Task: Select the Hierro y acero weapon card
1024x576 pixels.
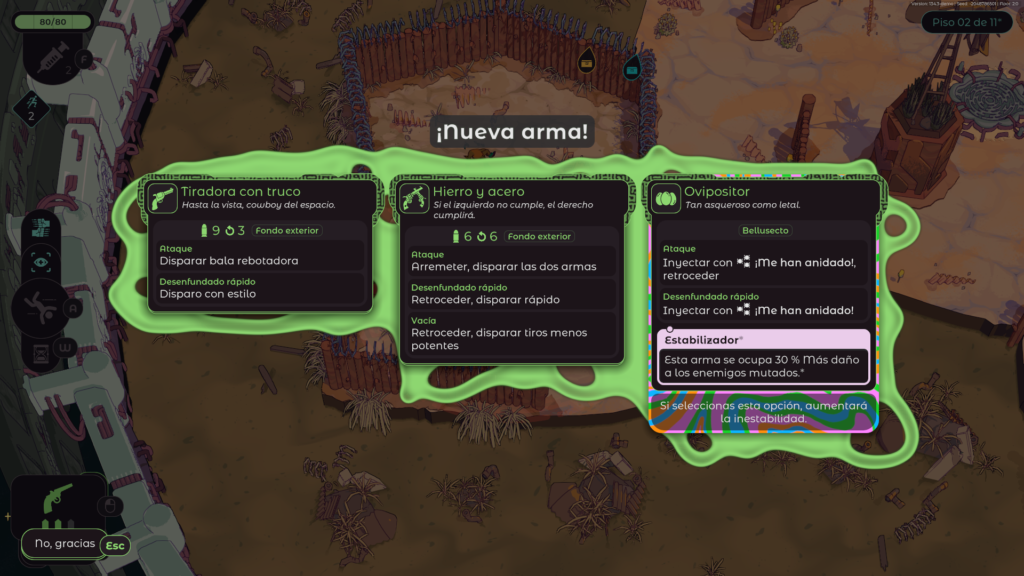Action: 513,270
